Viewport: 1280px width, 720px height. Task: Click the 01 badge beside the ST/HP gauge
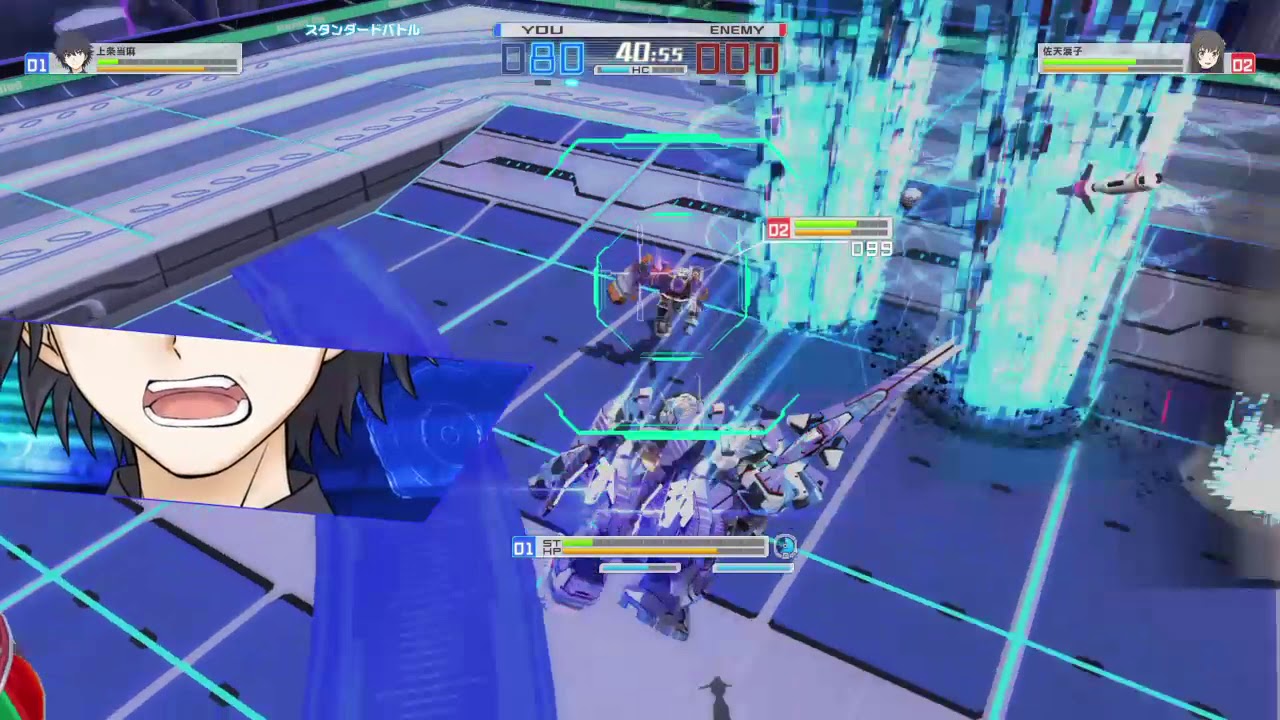[x=523, y=548]
